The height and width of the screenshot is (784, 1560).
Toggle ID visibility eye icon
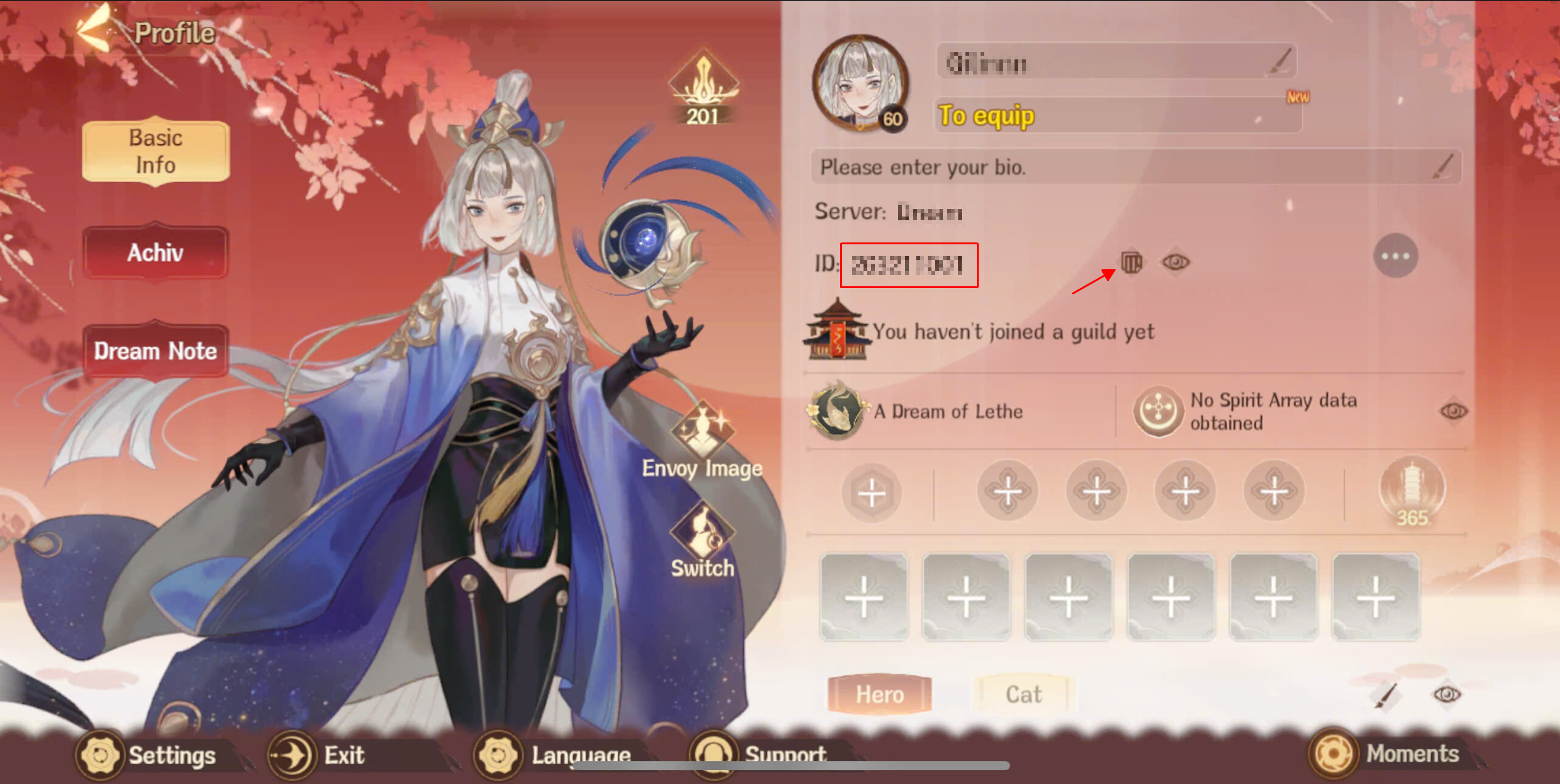coord(1175,263)
